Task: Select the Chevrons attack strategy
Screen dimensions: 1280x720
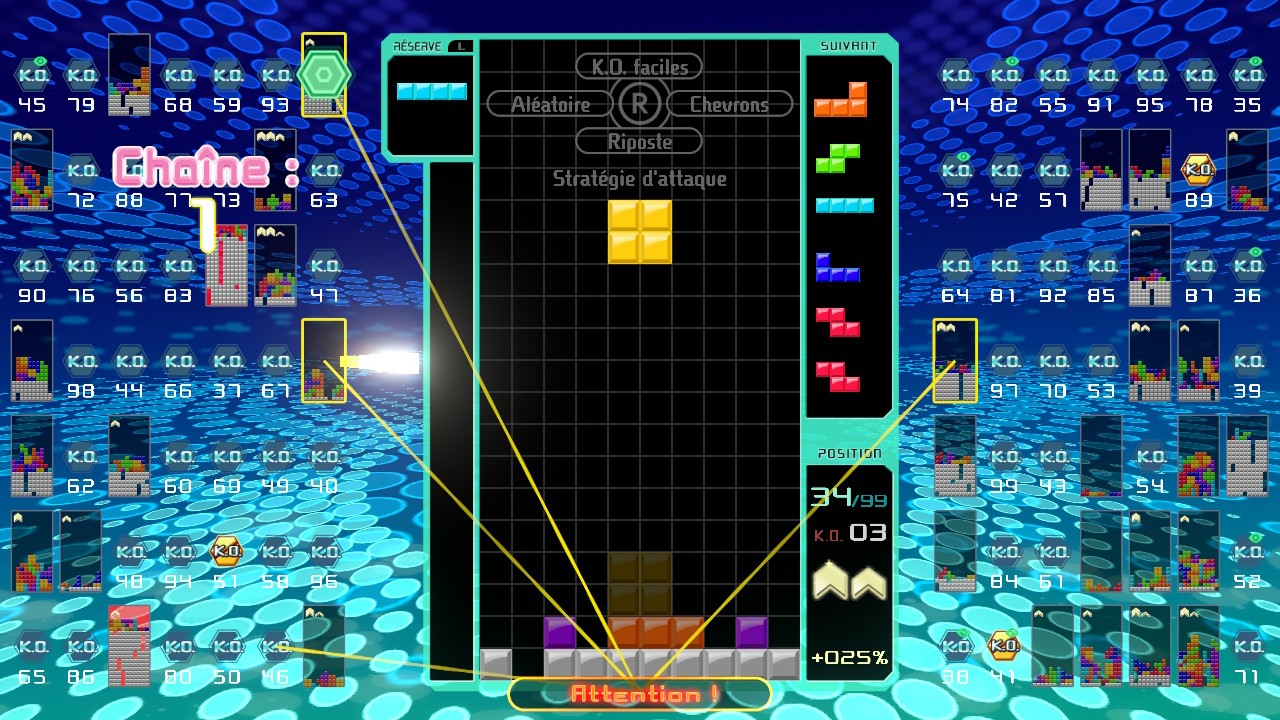Action: point(729,103)
